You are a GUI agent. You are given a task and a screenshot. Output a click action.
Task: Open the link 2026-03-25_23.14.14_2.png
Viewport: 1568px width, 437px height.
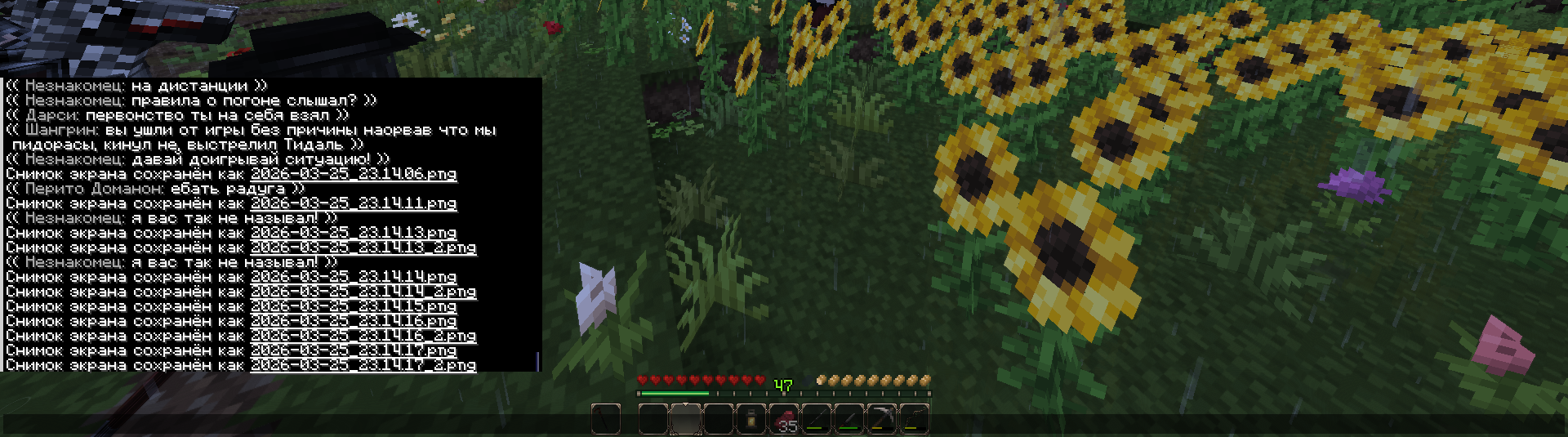(x=363, y=292)
